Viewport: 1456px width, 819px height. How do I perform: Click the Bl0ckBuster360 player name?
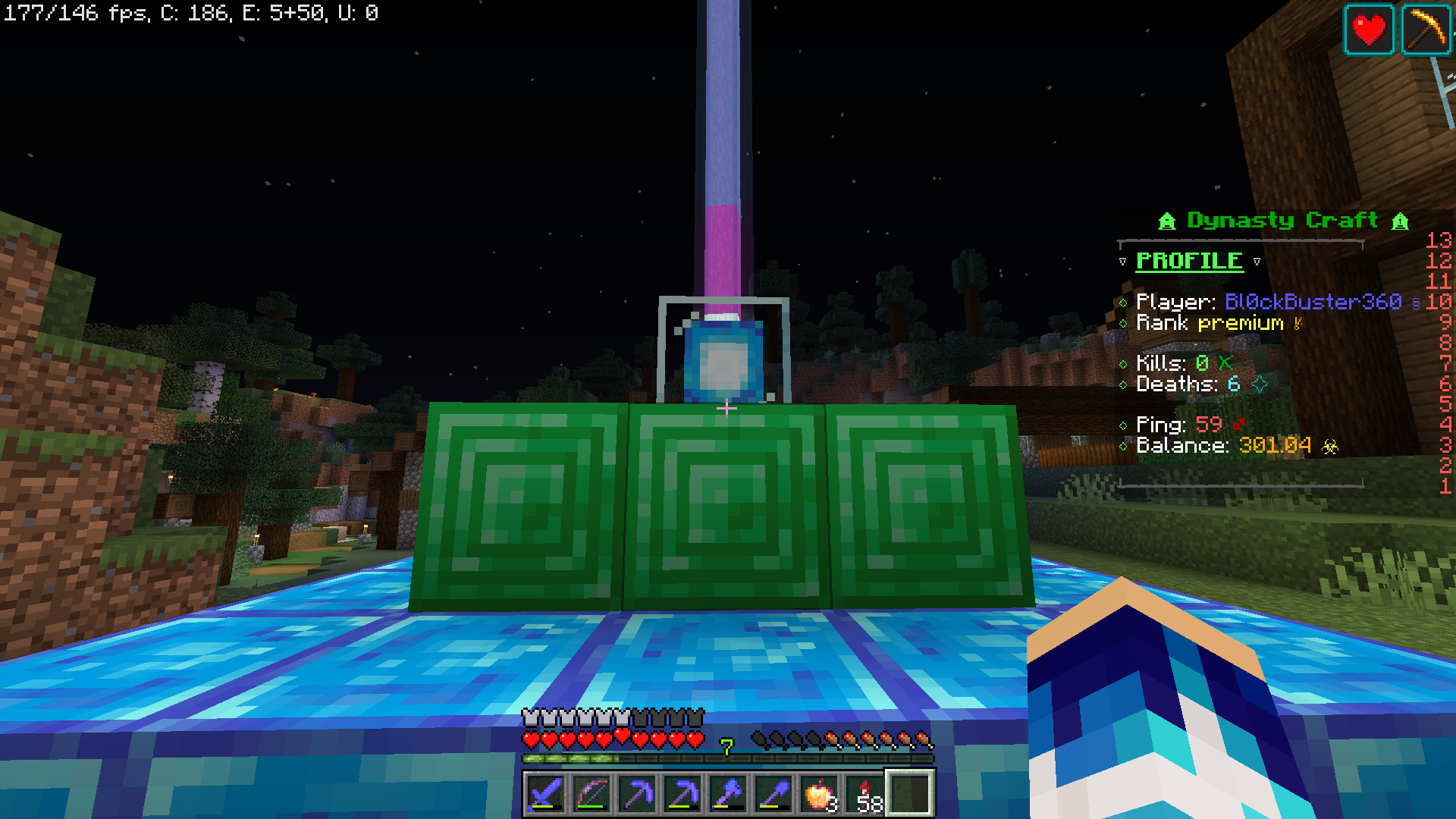(x=1314, y=302)
